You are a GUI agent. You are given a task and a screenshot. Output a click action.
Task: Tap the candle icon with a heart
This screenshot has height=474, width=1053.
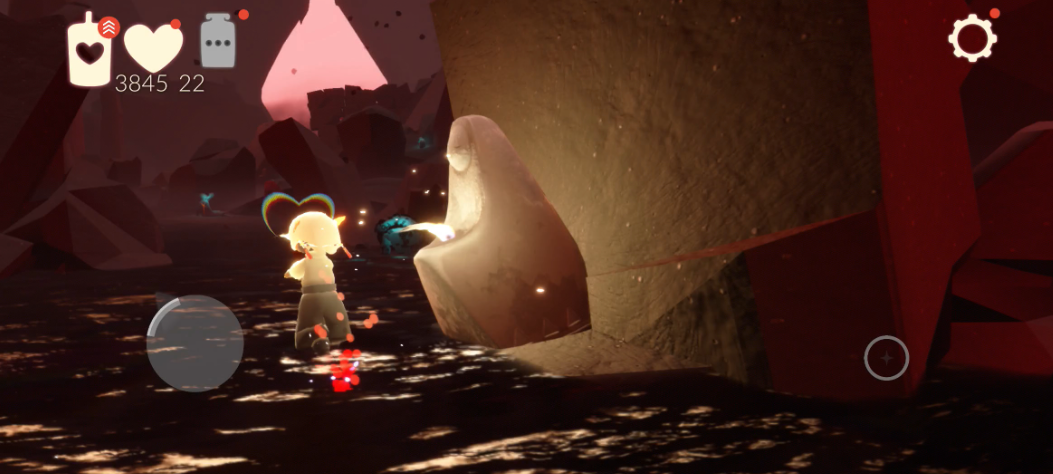[90, 50]
